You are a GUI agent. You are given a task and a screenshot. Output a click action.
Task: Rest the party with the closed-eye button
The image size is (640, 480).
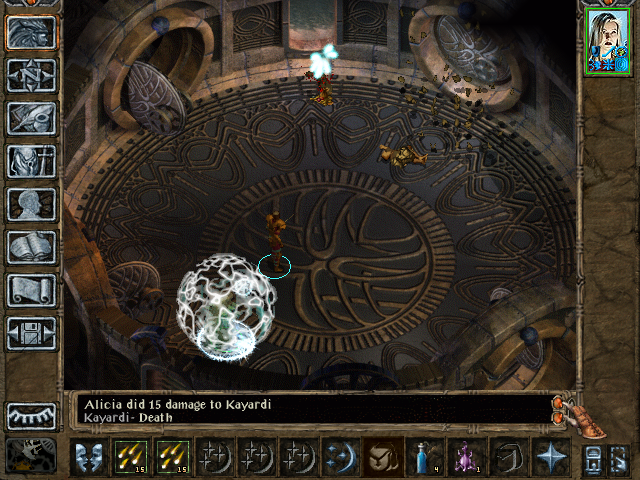(31, 415)
